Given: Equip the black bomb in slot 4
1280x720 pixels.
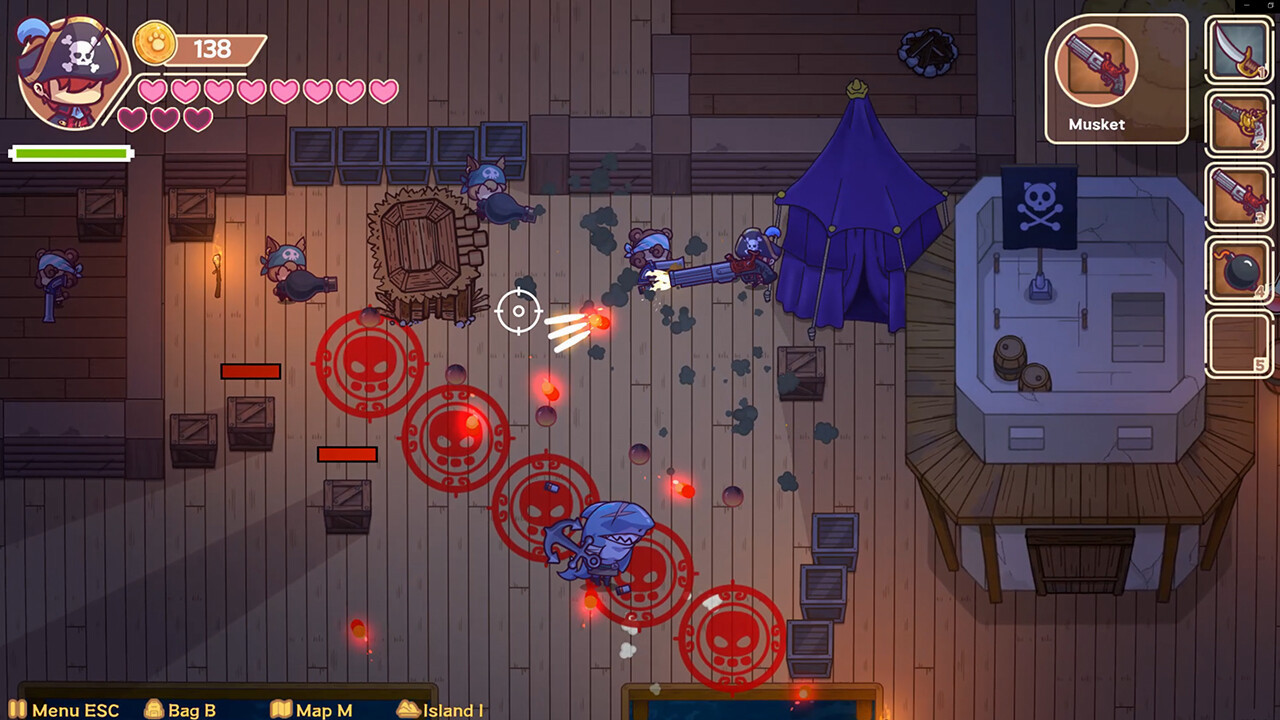Looking at the screenshot, I should point(1238,270).
